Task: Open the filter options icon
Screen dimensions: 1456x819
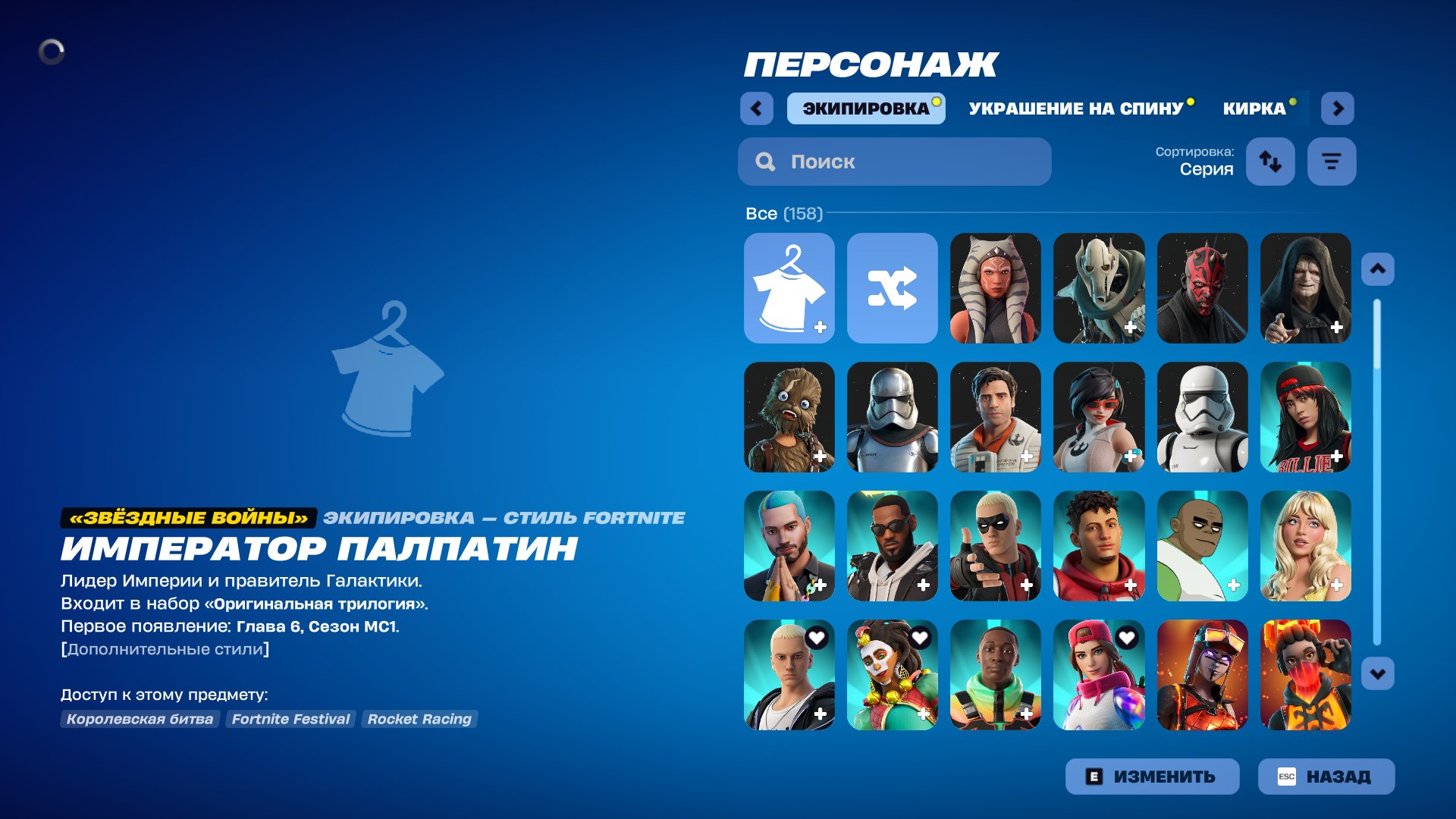Action: click(x=1332, y=161)
